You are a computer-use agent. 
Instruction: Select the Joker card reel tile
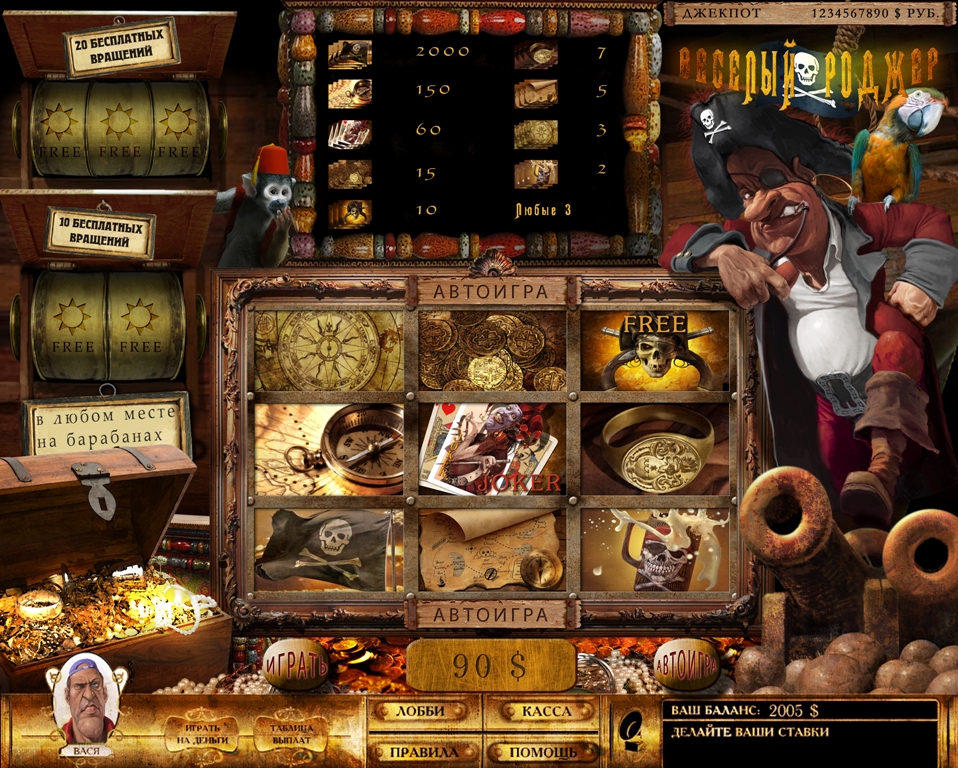(492, 450)
